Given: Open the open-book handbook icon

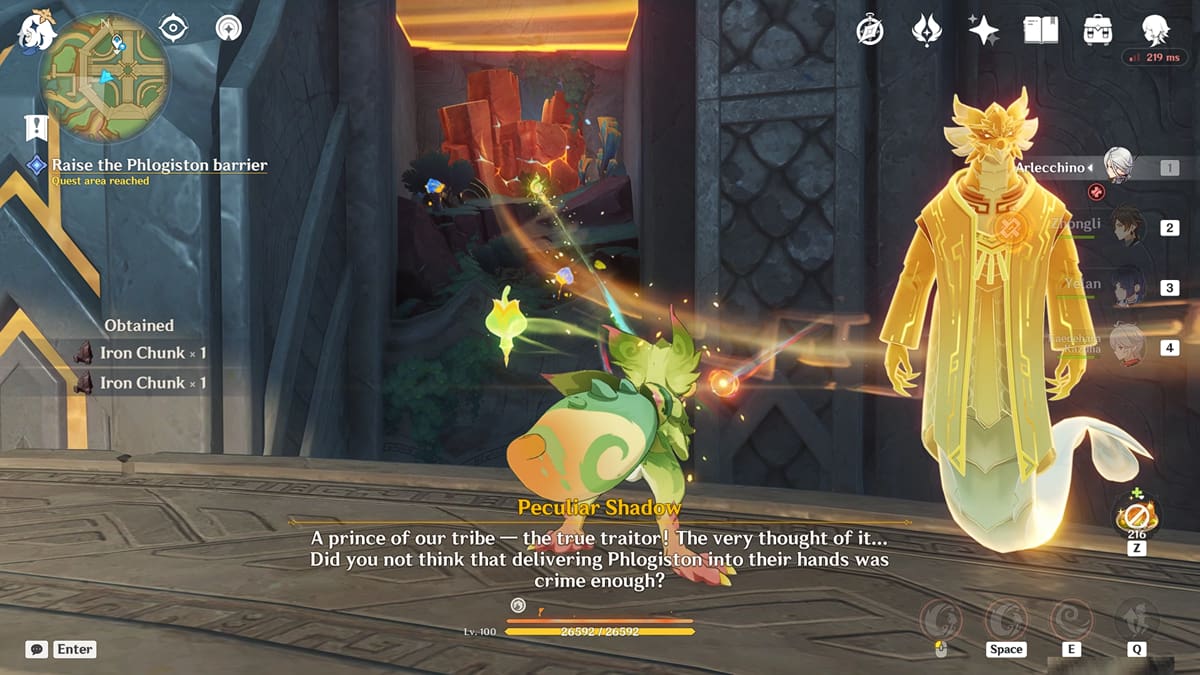Looking at the screenshot, I should tap(1040, 30).
